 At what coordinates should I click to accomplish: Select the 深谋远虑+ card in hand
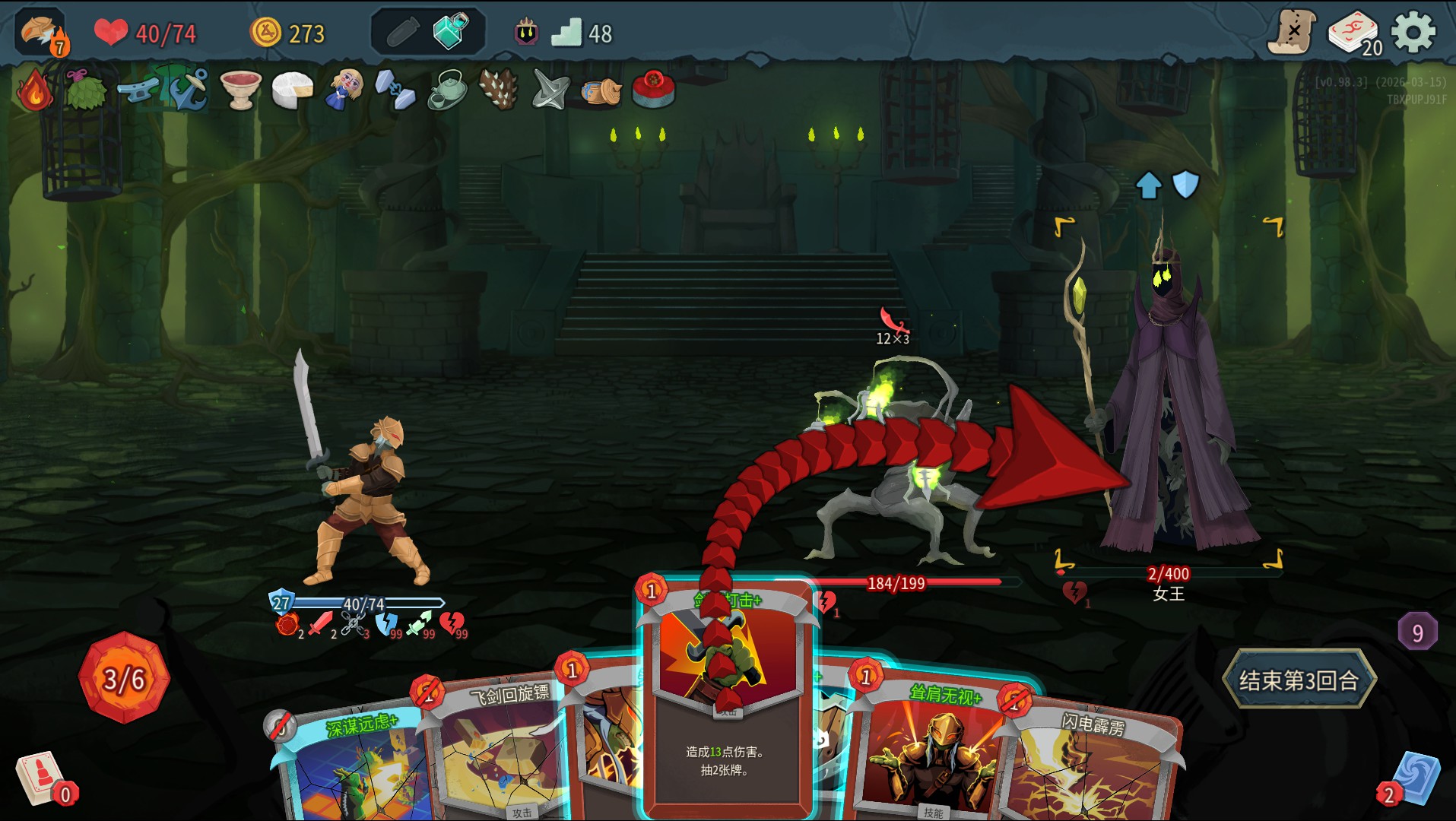(357, 768)
